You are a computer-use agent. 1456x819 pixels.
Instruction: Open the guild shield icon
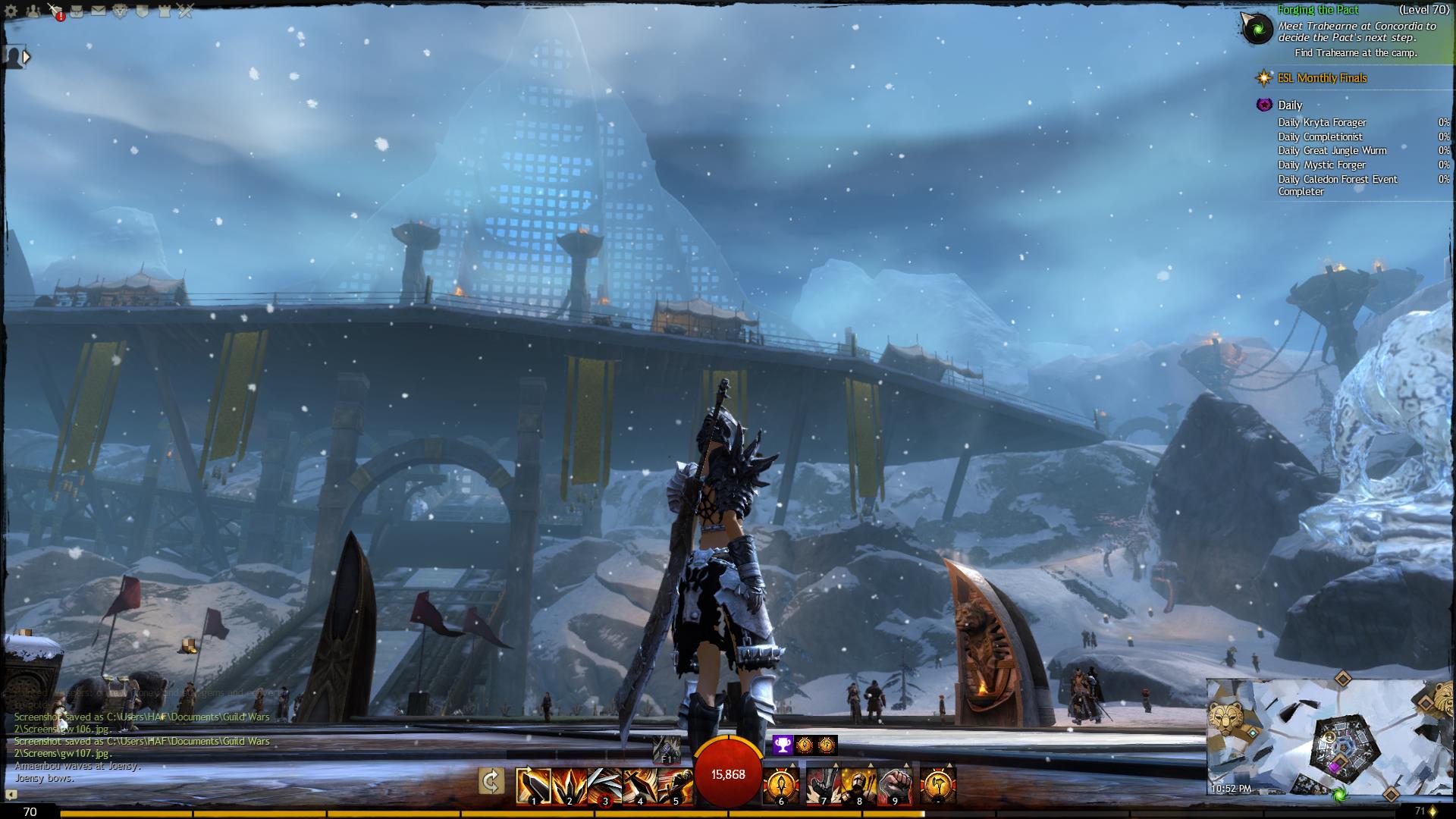coord(142,11)
